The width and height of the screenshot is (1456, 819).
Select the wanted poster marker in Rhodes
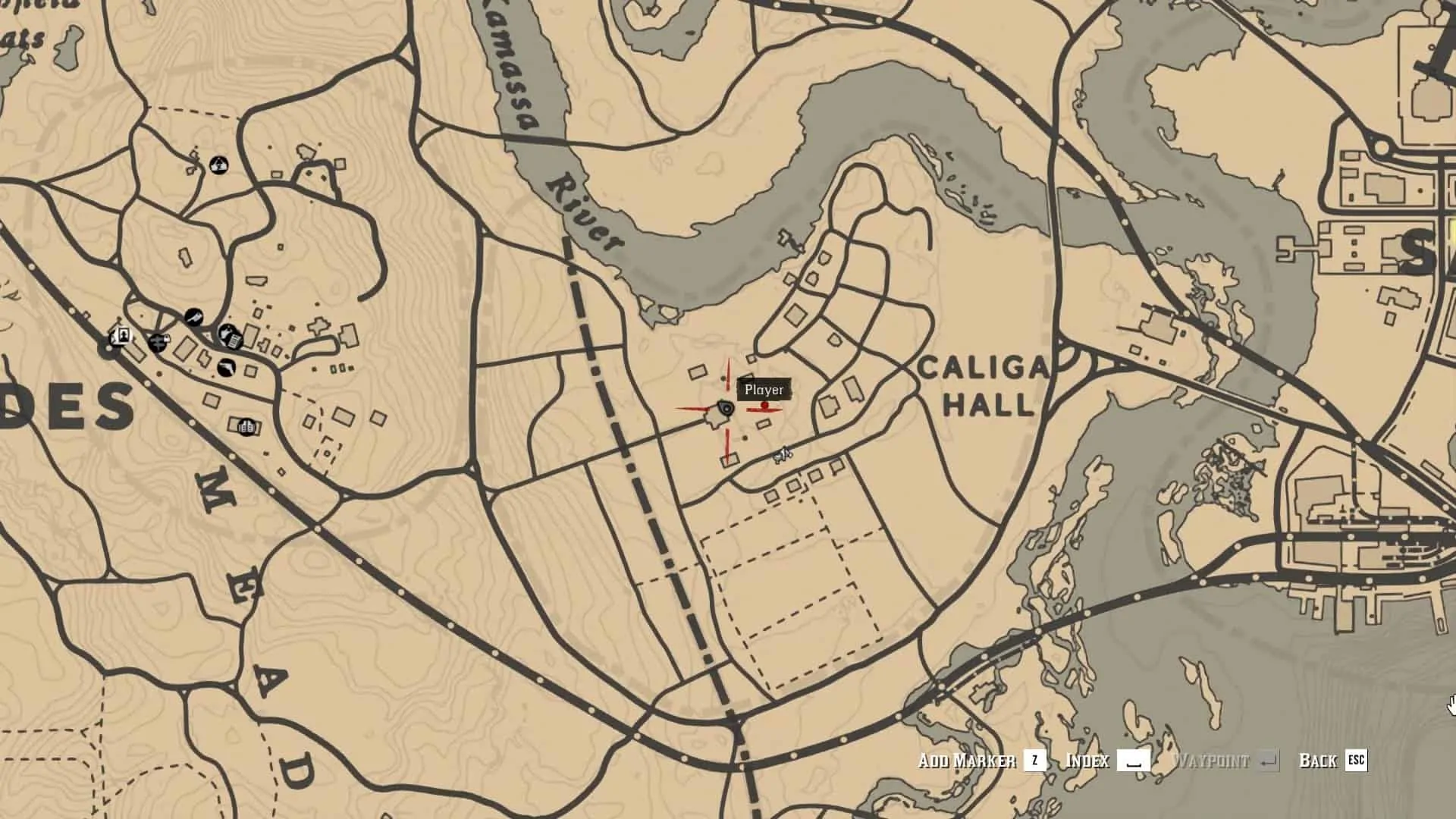(121, 334)
